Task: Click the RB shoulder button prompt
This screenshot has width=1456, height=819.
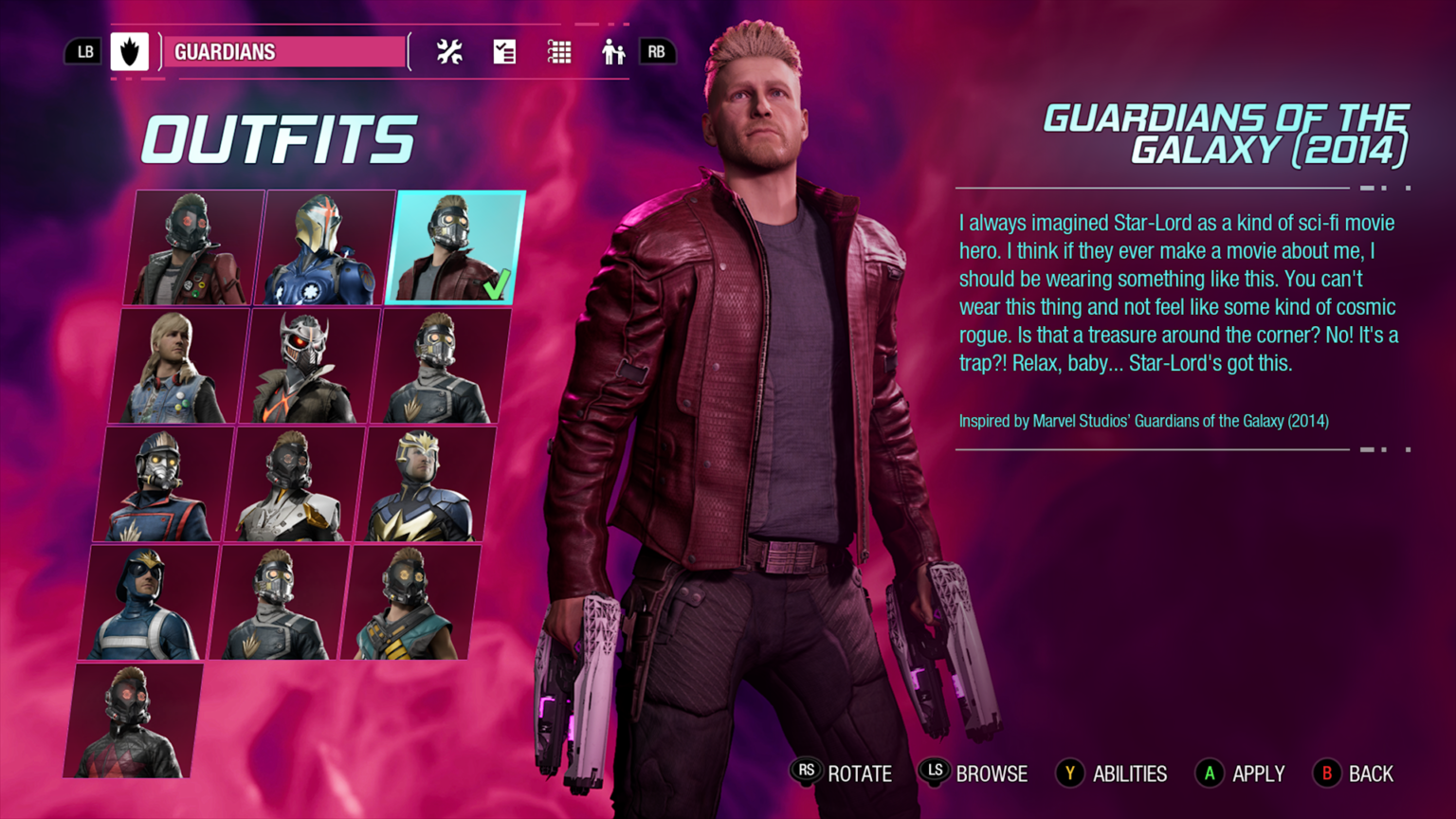Action: [x=659, y=51]
